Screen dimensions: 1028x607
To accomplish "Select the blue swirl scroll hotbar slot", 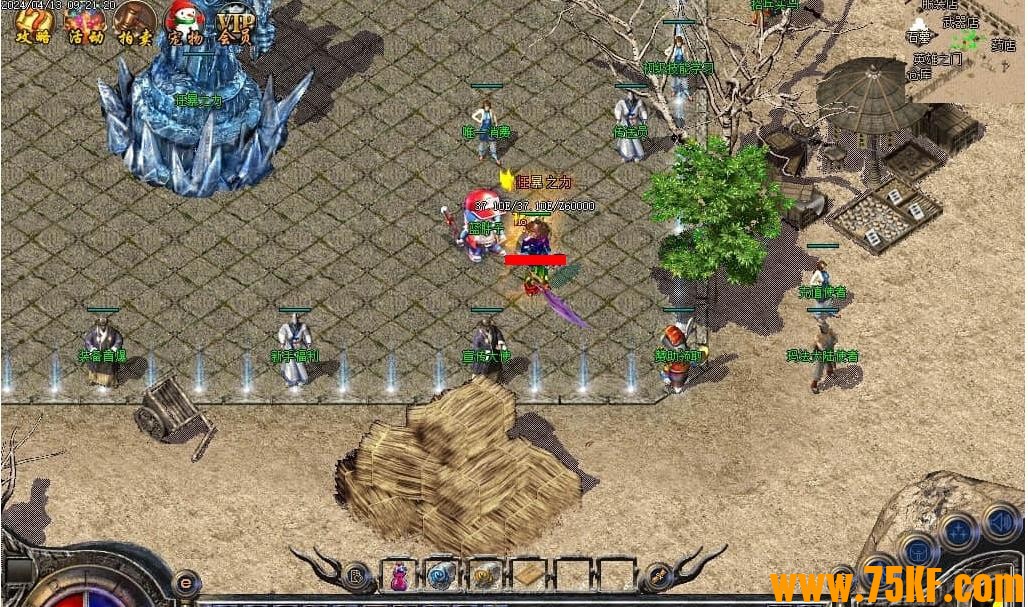I will tap(442, 576).
